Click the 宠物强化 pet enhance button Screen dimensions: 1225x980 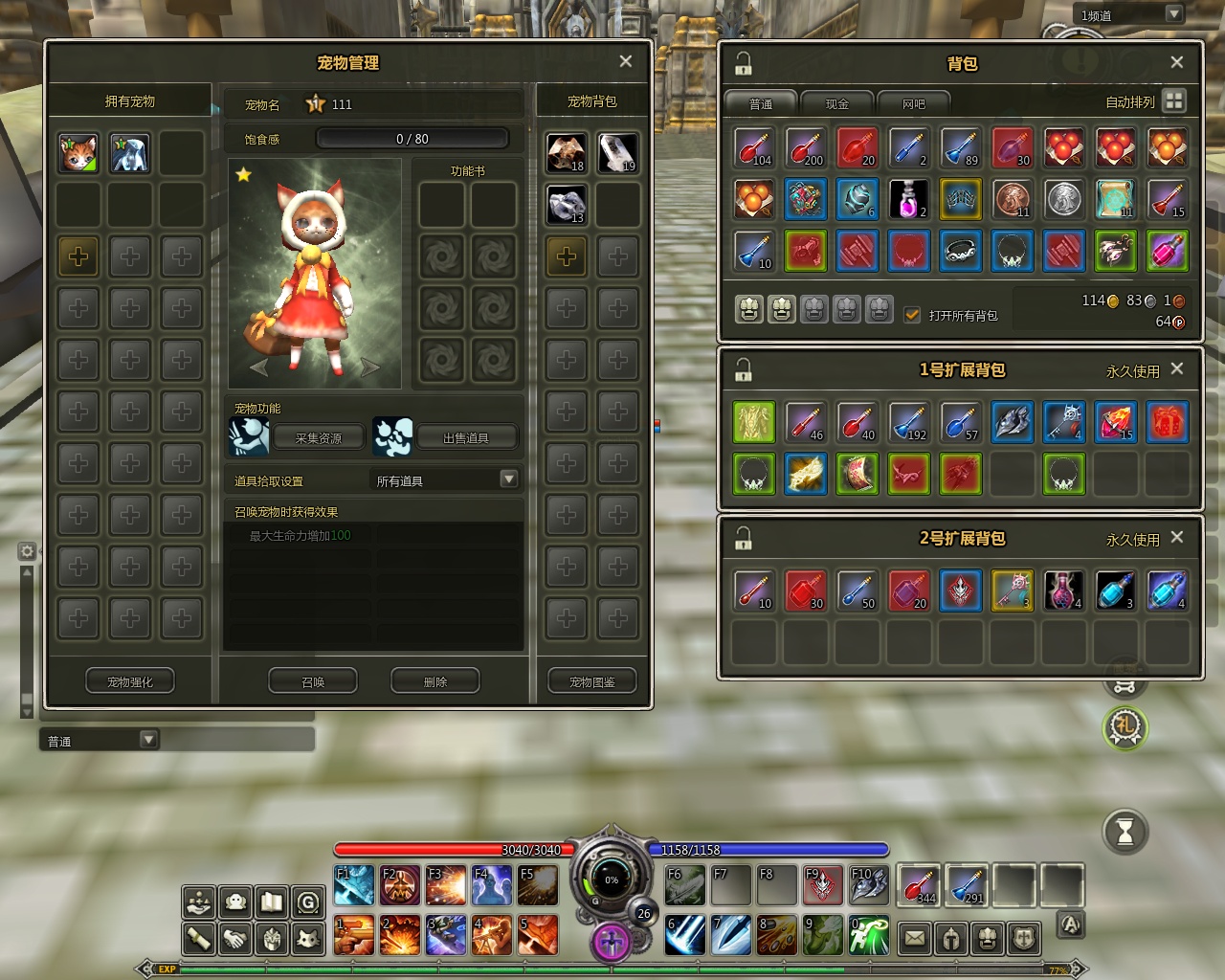130,681
